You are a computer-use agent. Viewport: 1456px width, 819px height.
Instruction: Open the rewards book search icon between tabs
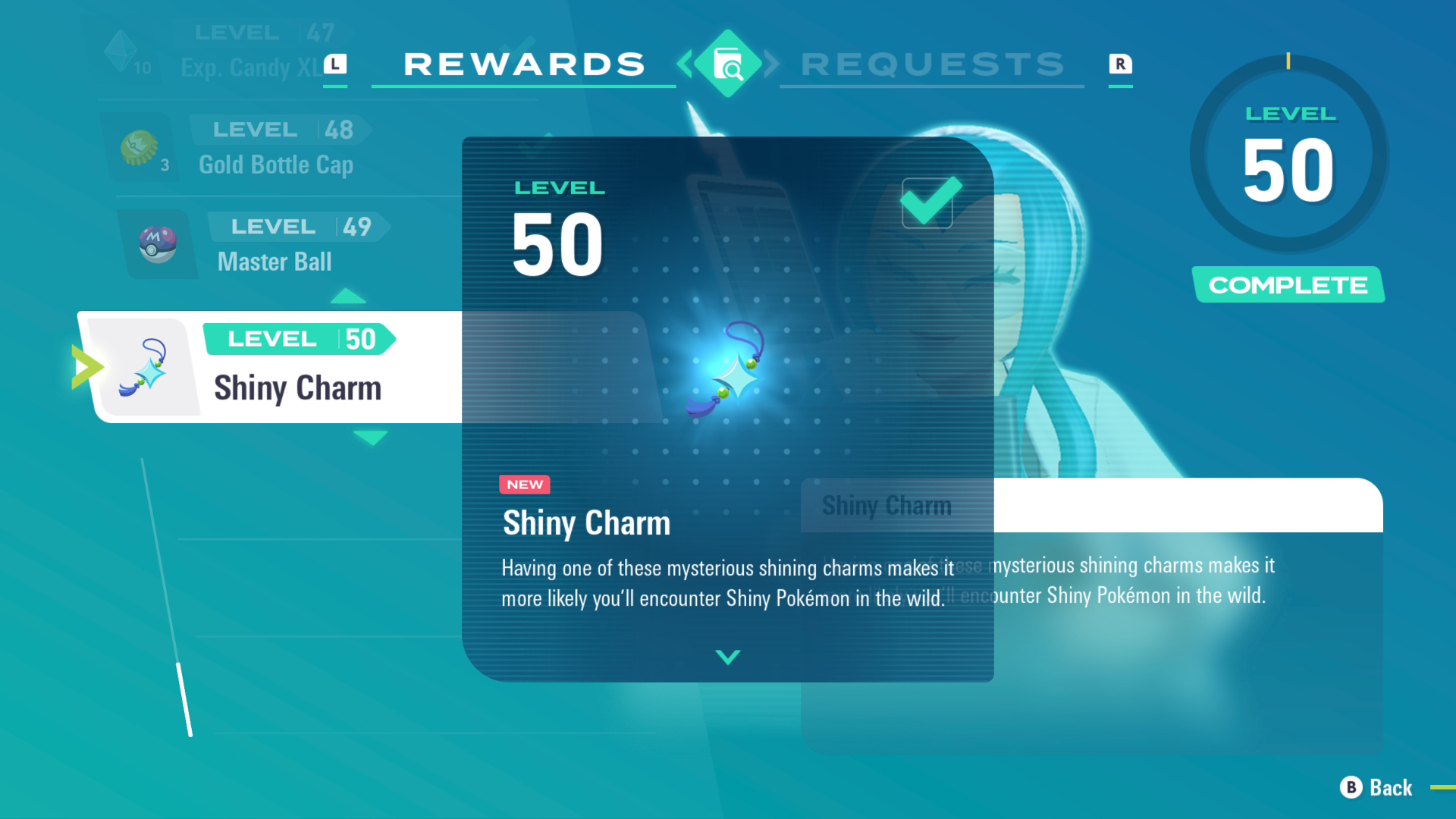pyautogui.click(x=727, y=64)
